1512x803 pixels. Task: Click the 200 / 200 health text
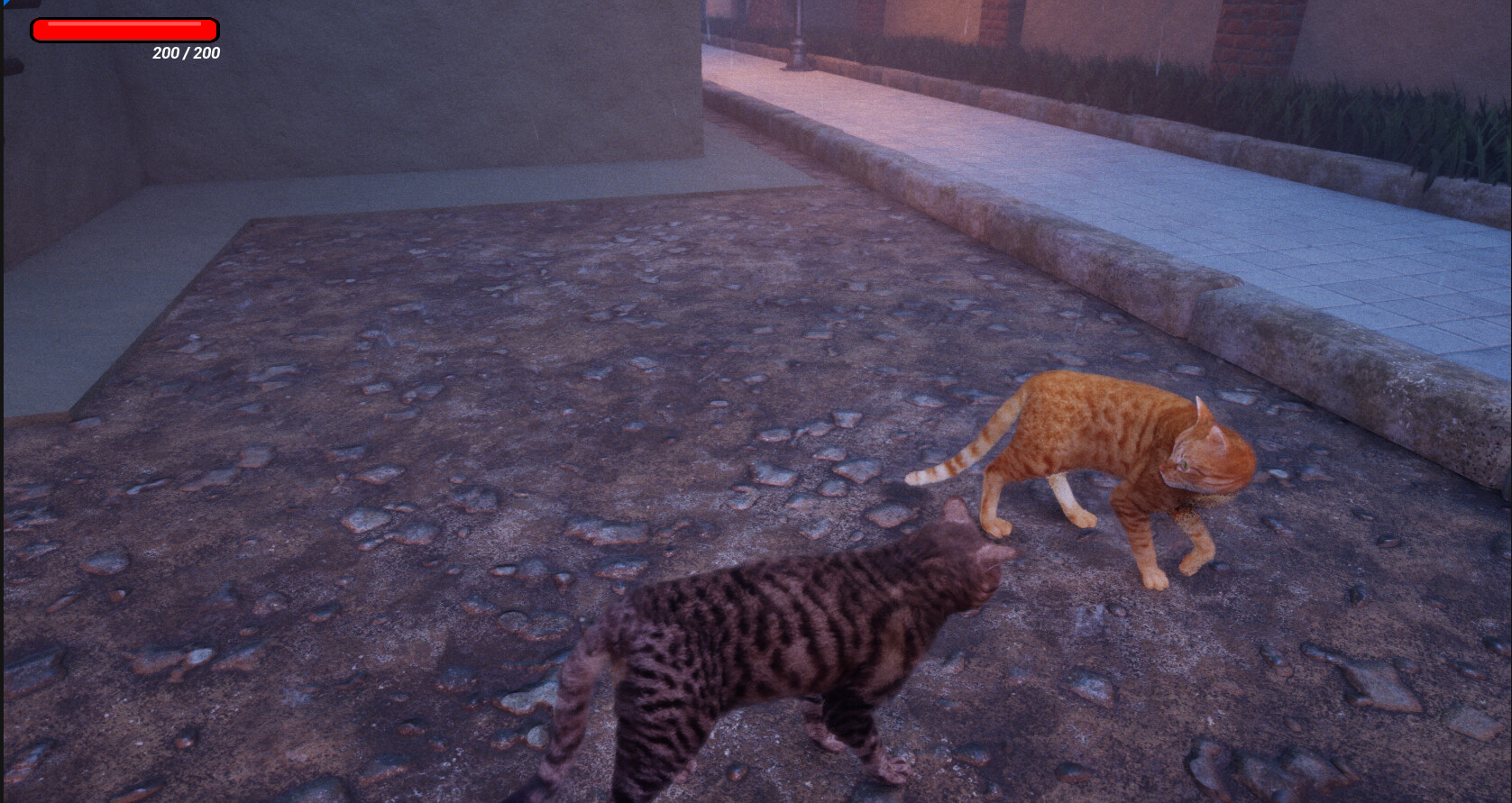point(185,53)
